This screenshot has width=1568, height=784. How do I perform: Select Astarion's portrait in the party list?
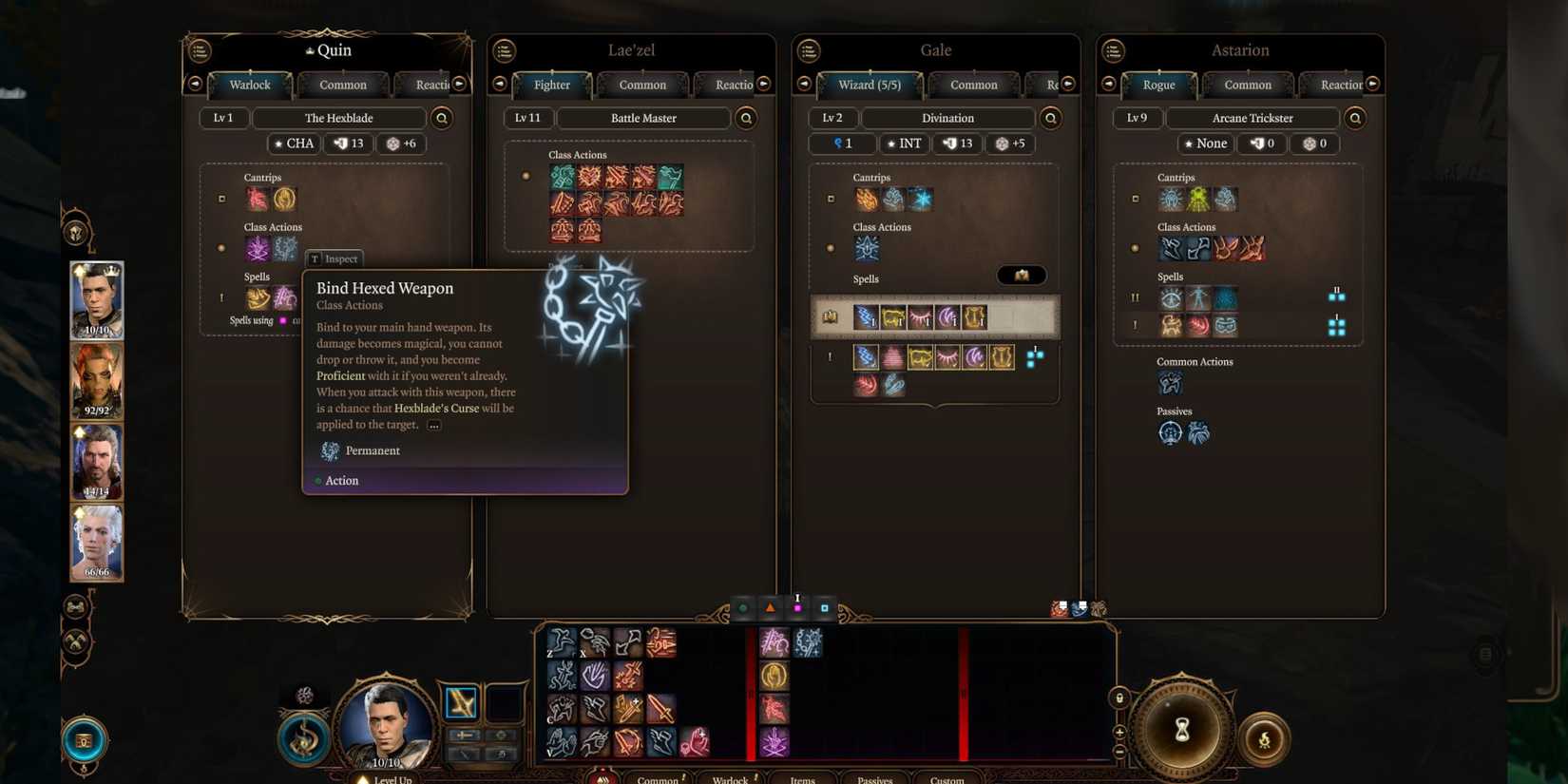click(x=96, y=542)
